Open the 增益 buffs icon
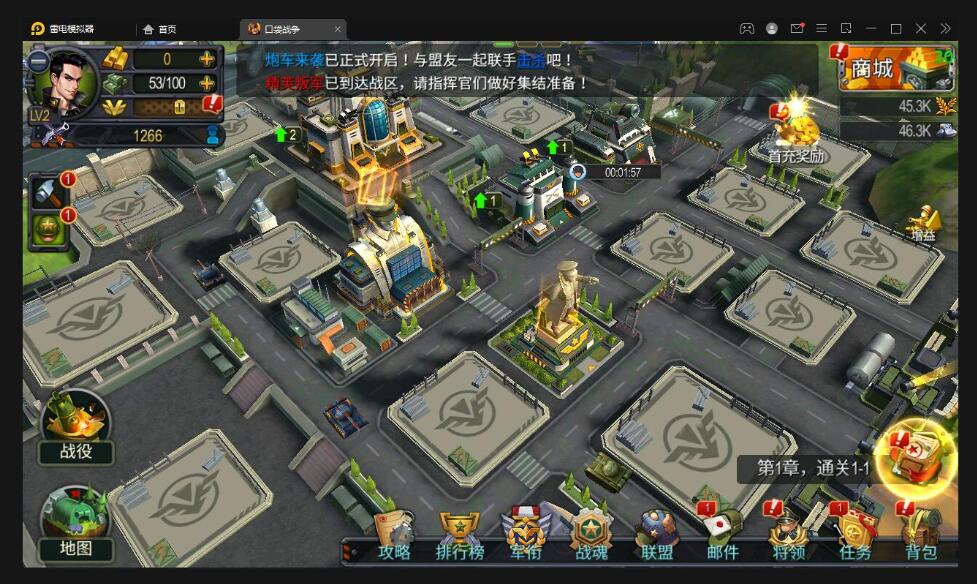This screenshot has height=584, width=977. click(923, 222)
